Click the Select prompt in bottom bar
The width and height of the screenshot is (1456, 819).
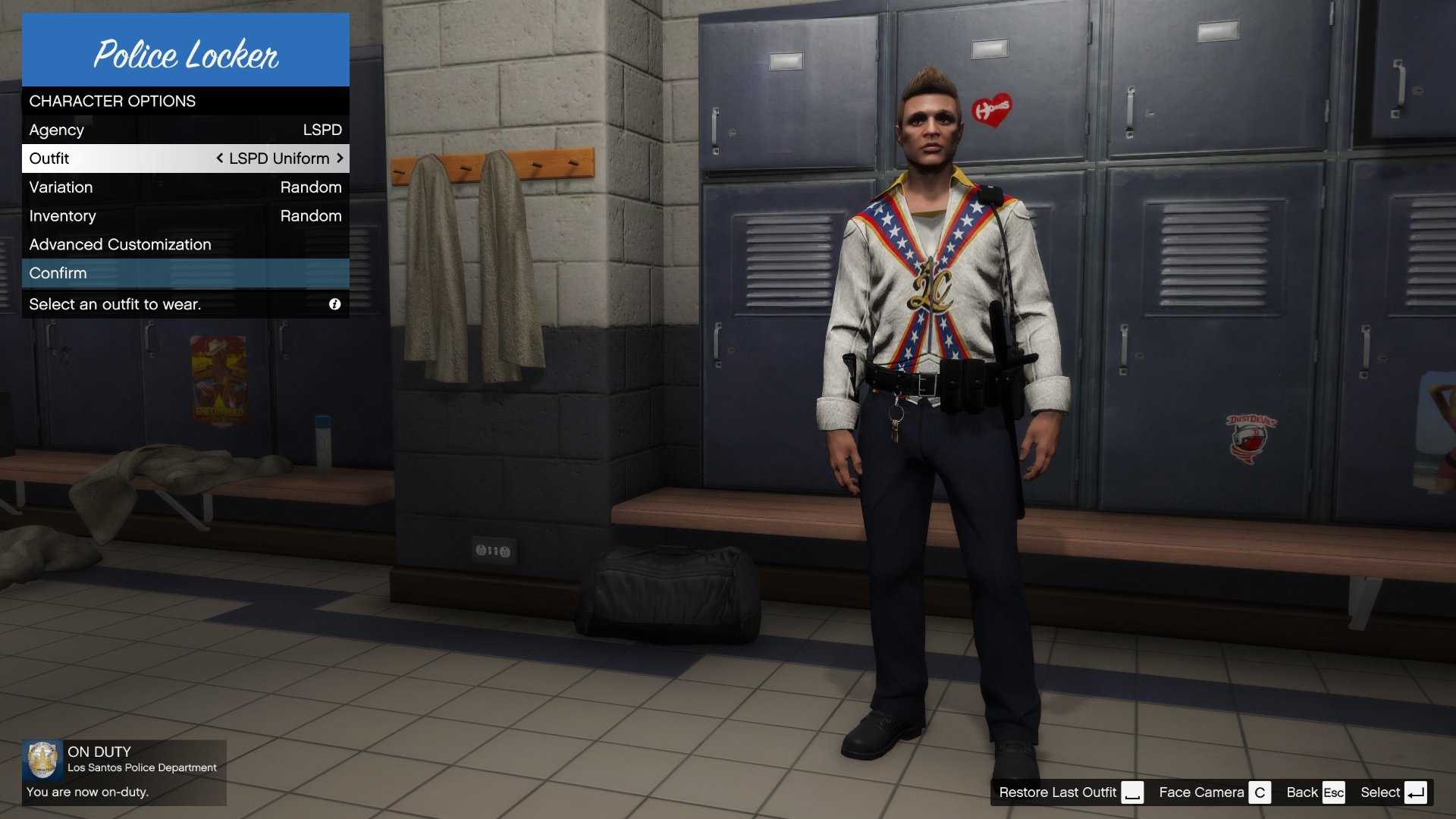tap(1393, 792)
